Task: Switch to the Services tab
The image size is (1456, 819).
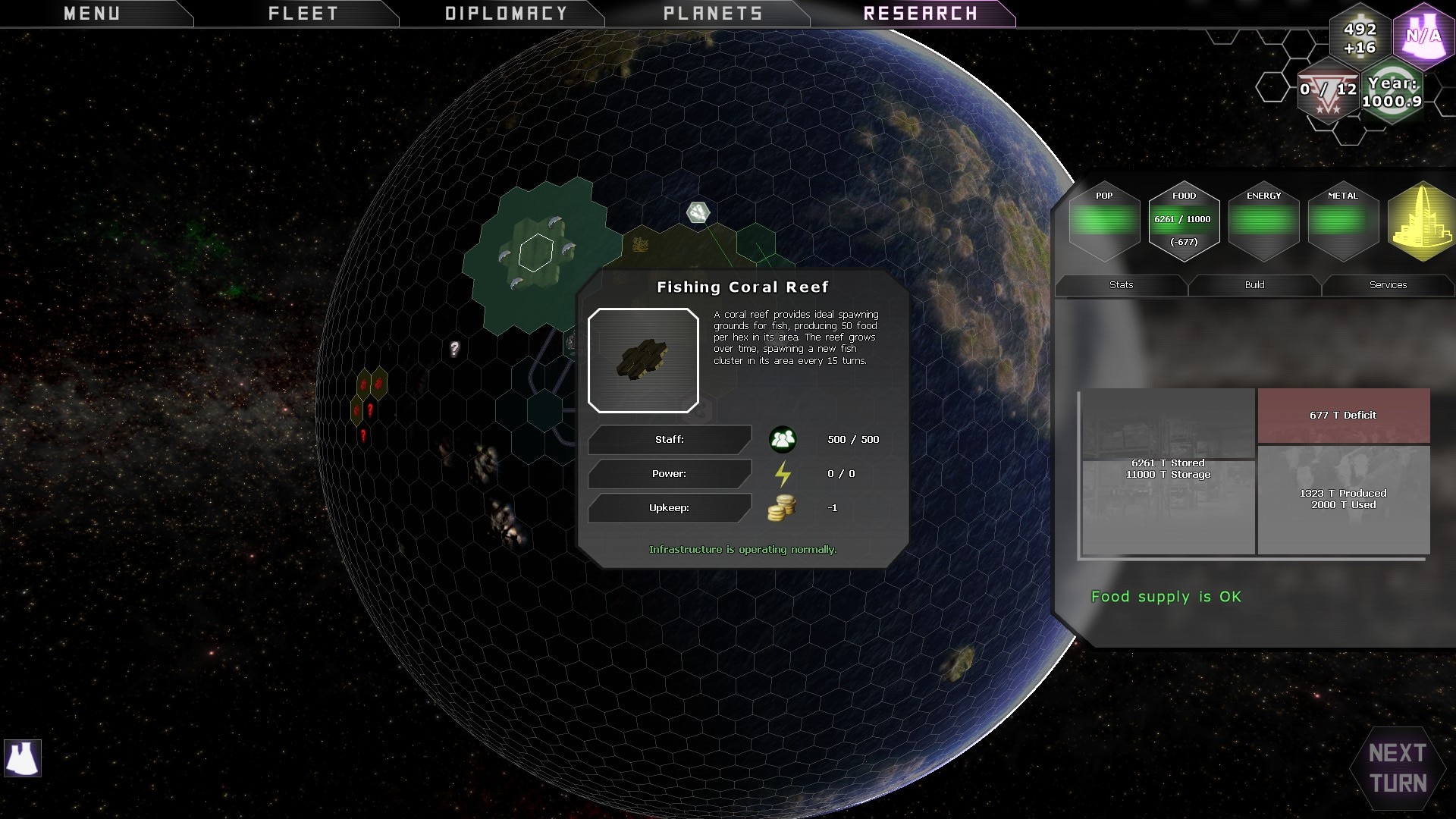Action: (1388, 285)
